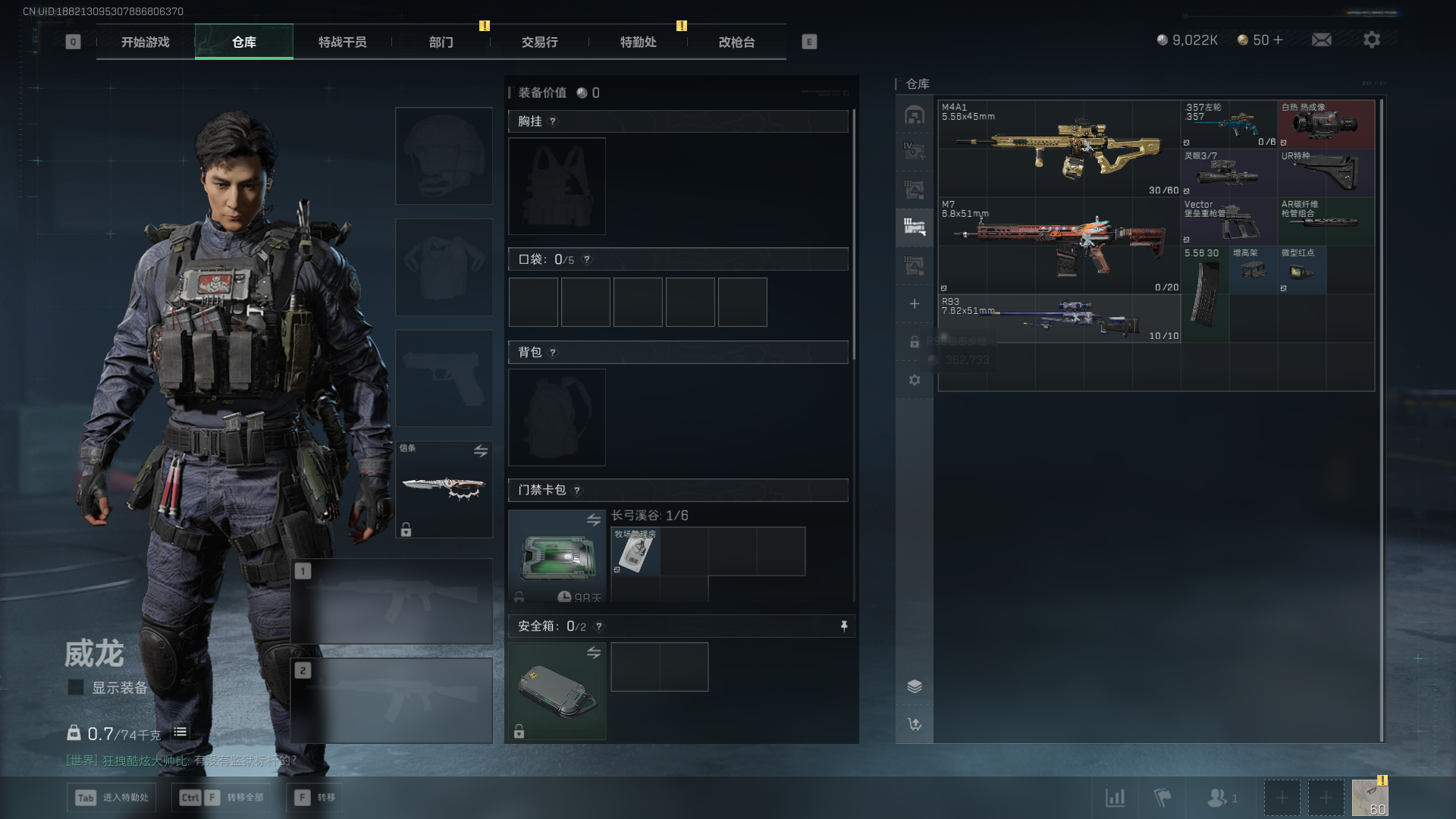Click the equipped knife melee slot
The height and width of the screenshot is (819, 1456).
coord(444,489)
